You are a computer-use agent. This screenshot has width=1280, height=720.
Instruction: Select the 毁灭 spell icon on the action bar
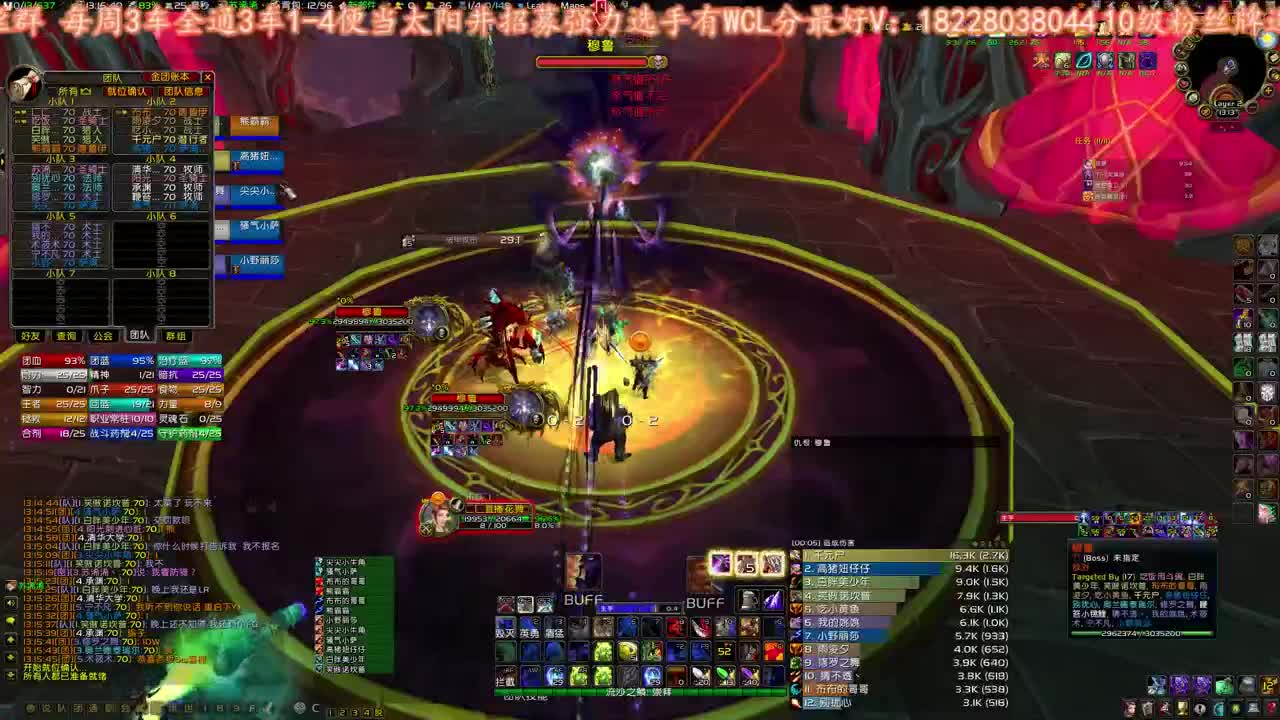click(x=504, y=628)
